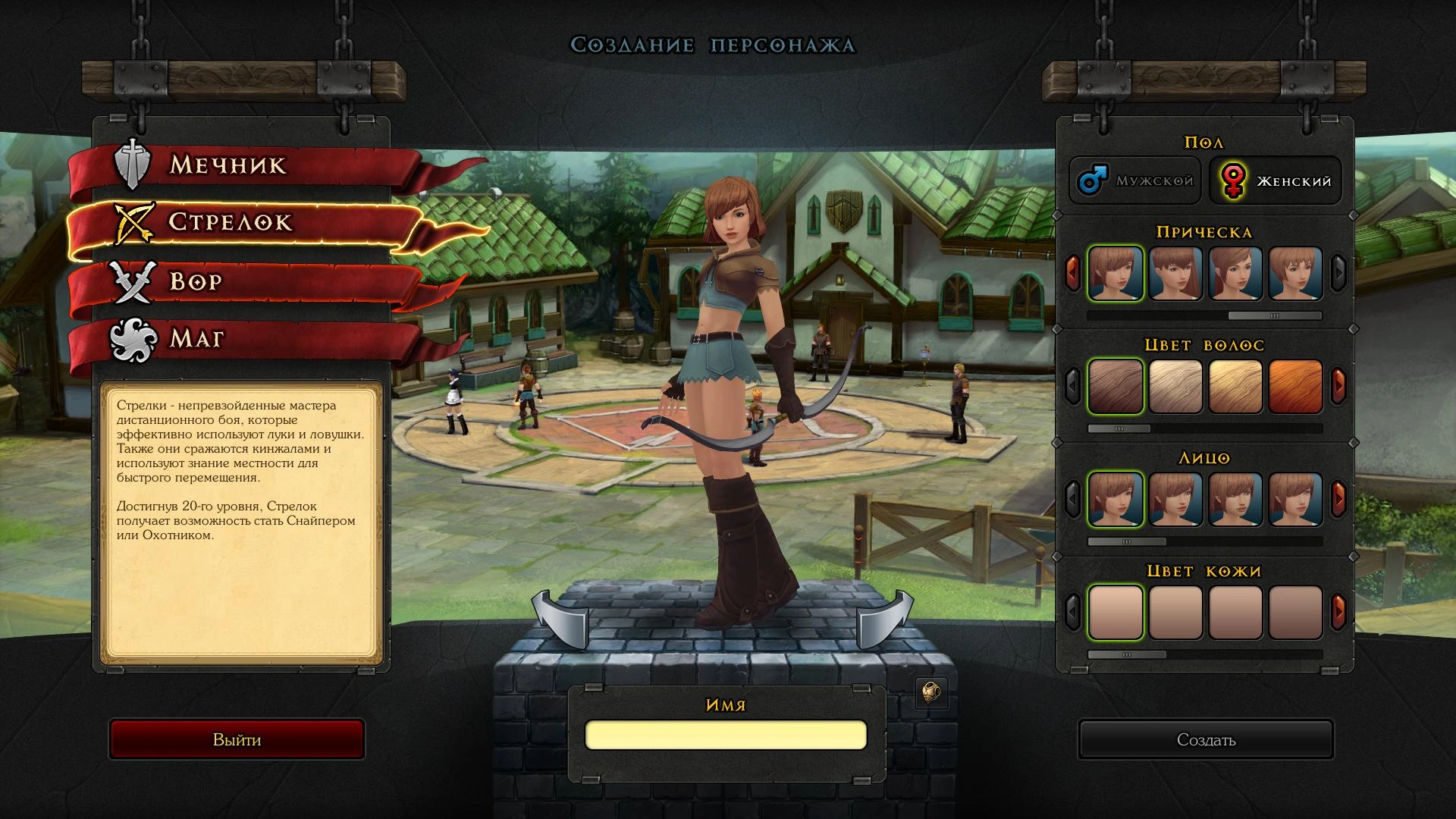This screenshot has height=819, width=1456.
Task: Select the dark brown hair color swatch
Action: tap(1116, 387)
